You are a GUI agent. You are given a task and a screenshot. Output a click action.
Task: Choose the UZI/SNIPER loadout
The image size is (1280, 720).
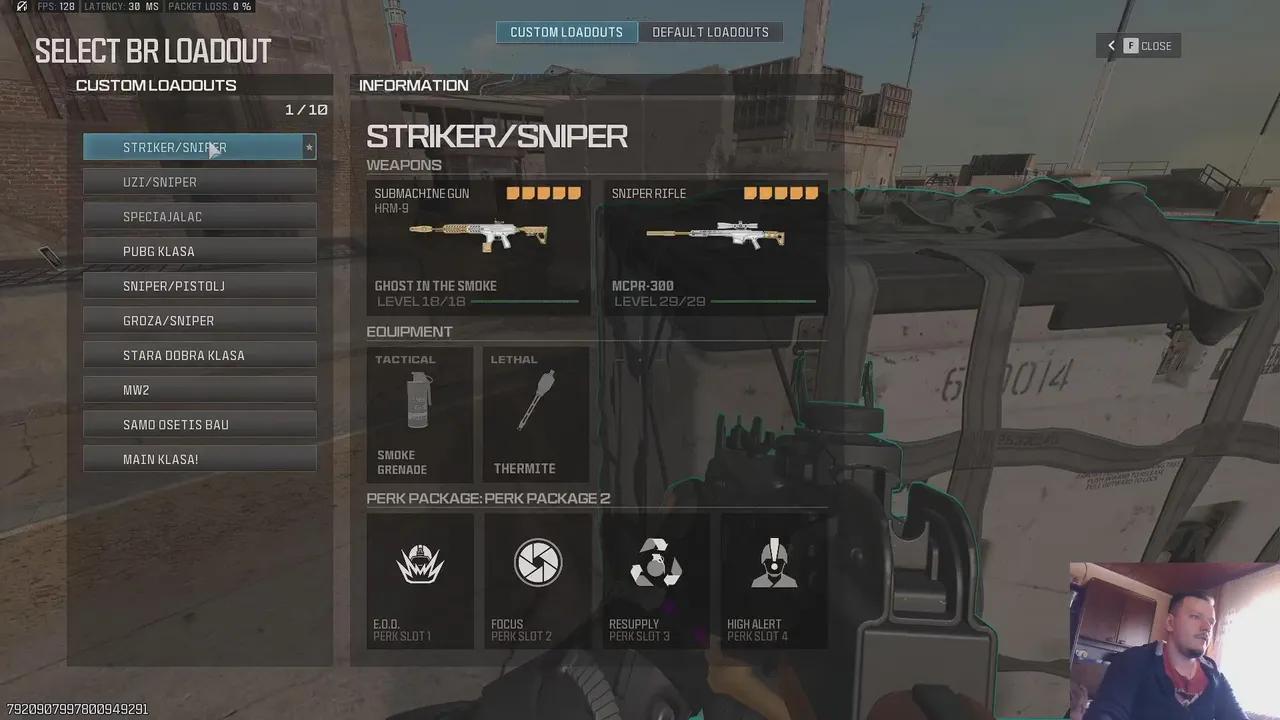click(x=199, y=182)
